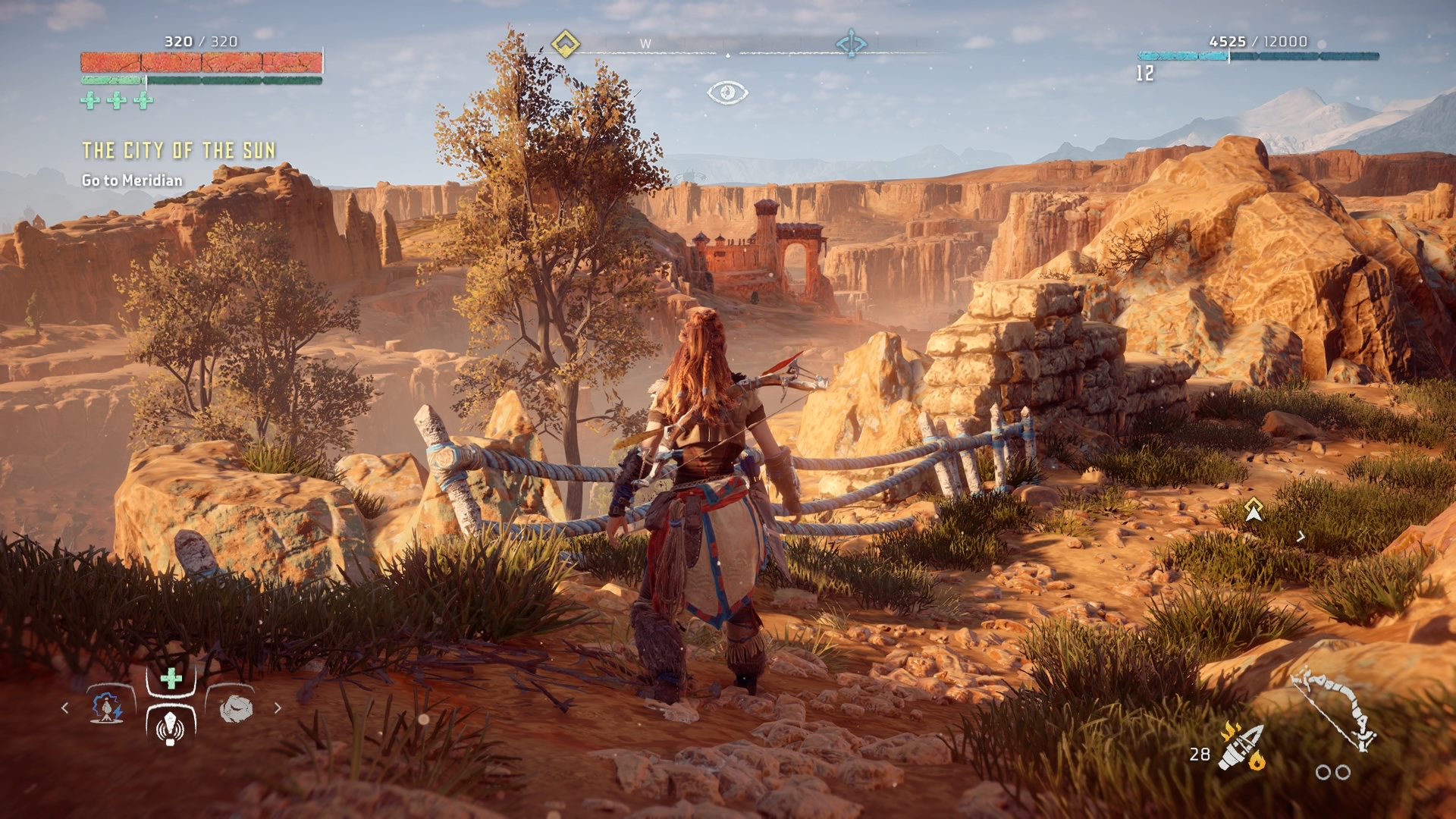Cycle tools with the right arrow
1456x819 pixels.
tap(278, 708)
